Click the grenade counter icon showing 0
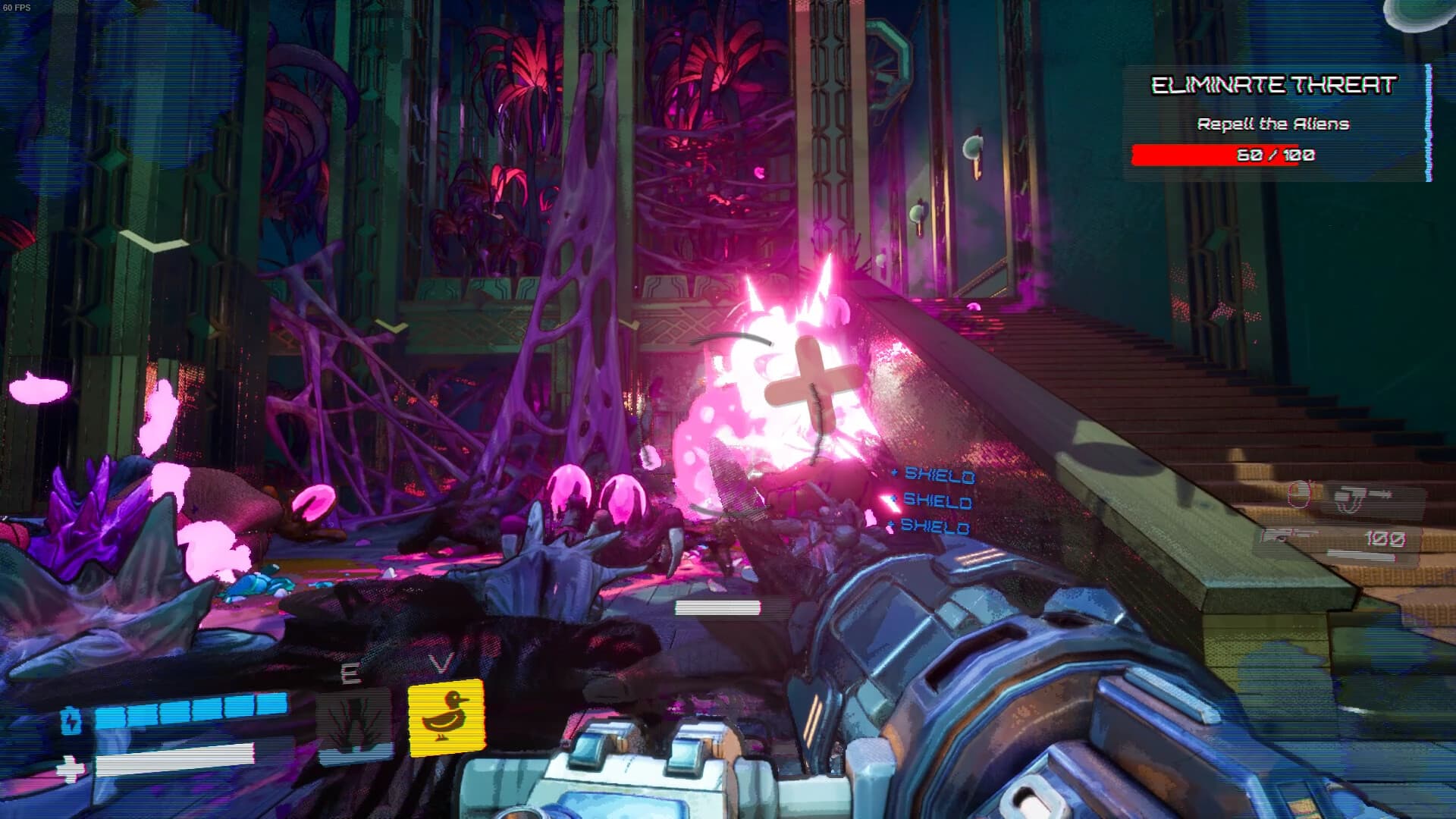Viewport: 1456px width, 819px height. (x=1300, y=495)
